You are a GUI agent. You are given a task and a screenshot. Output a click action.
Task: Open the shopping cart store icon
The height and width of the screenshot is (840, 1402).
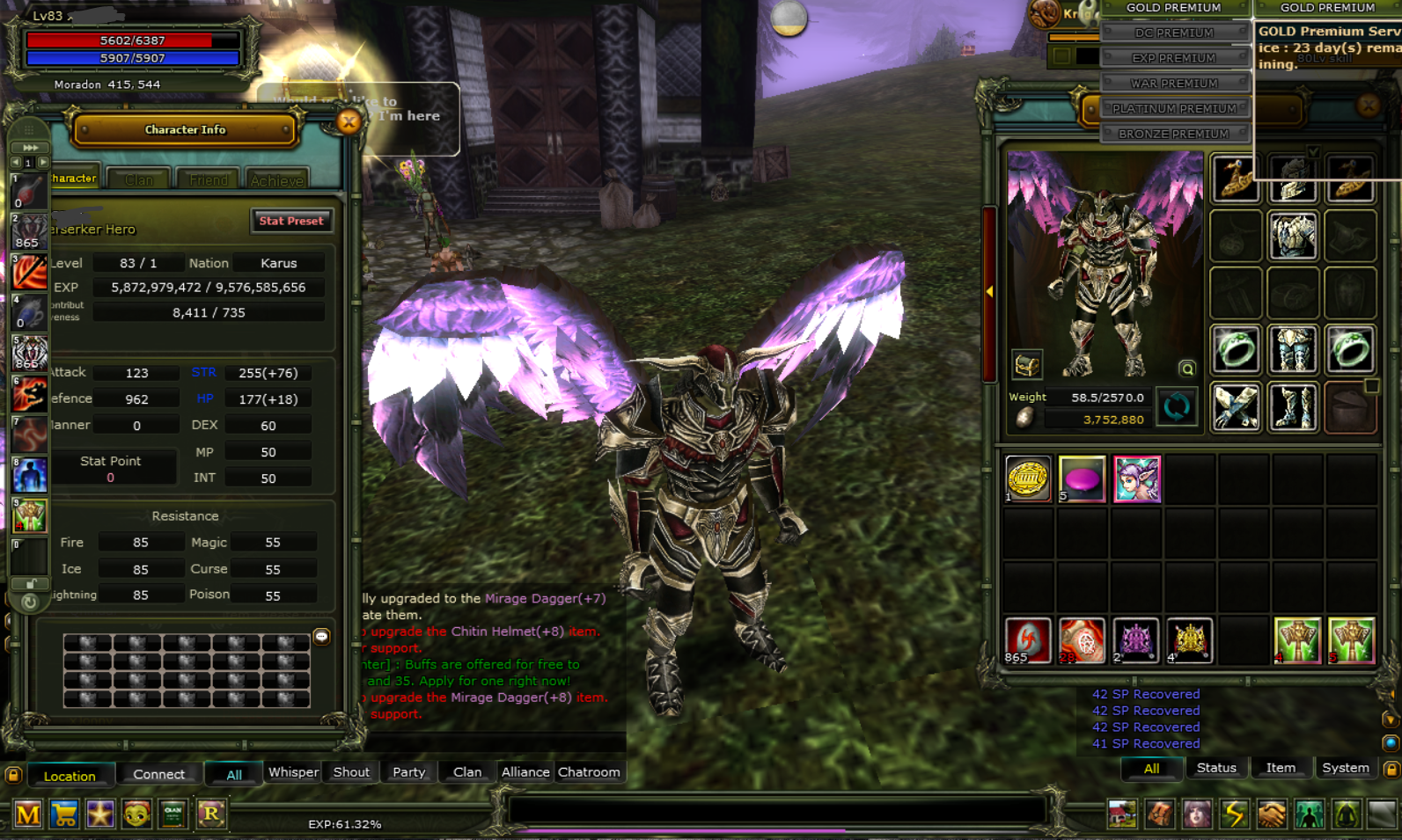[x=64, y=814]
